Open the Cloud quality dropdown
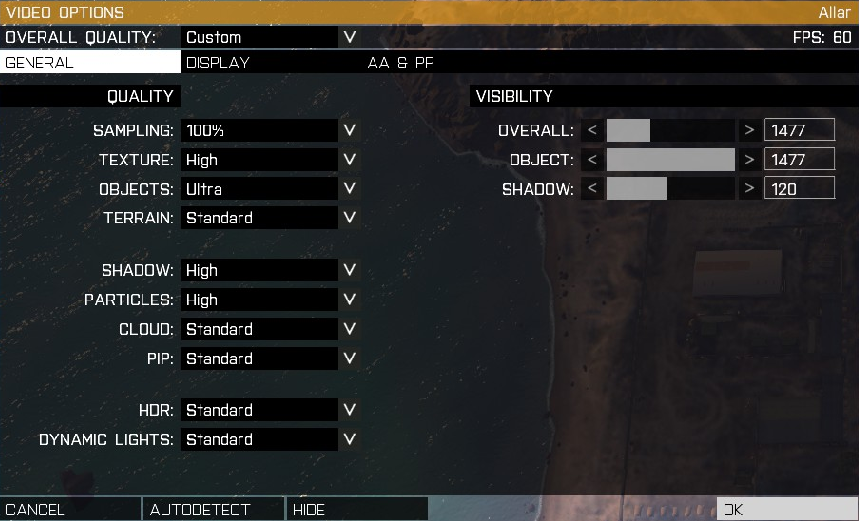Screen dimensions: 859x521 (270, 329)
